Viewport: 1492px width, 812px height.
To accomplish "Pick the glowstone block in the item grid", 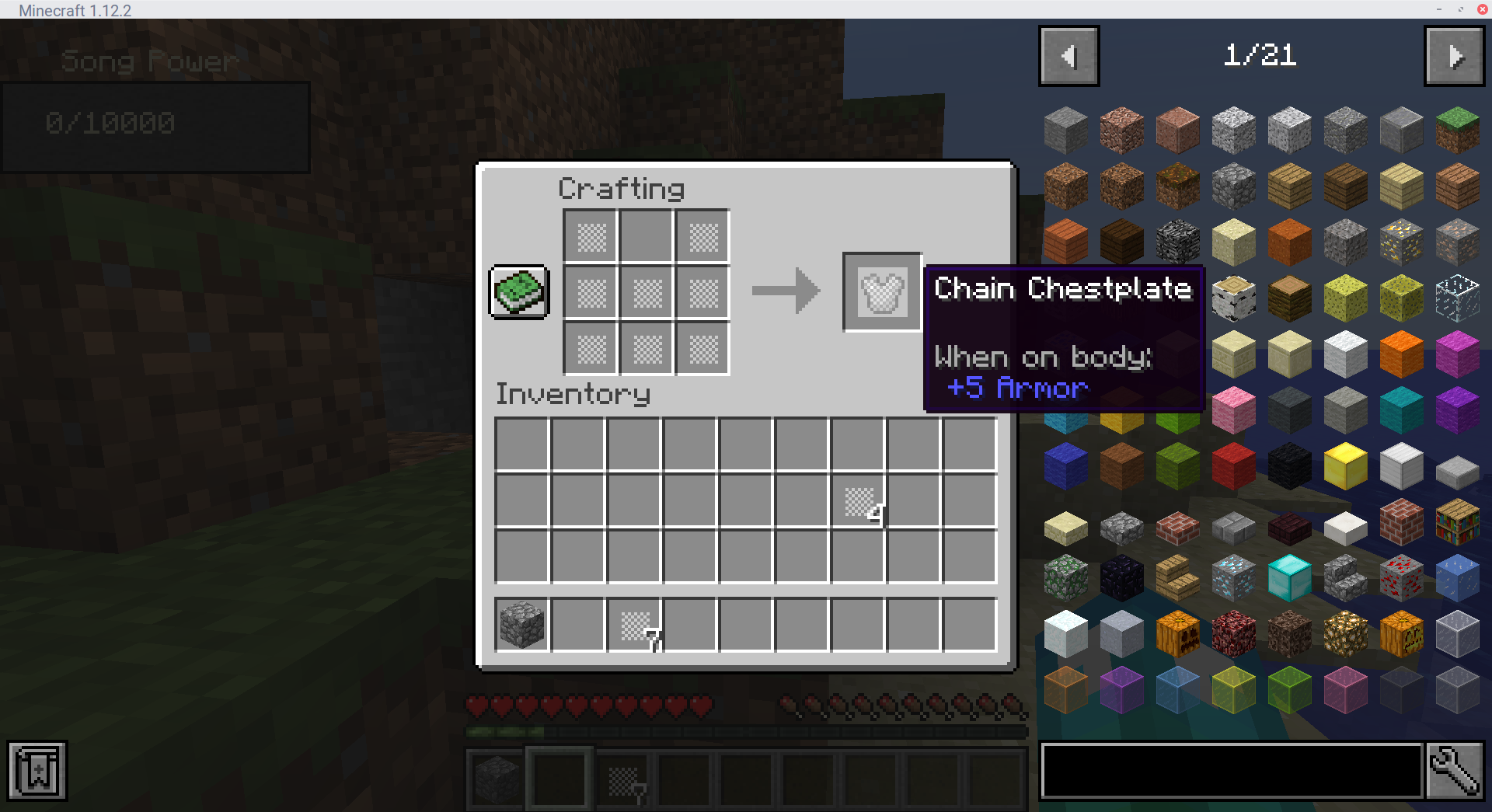I will tap(1345, 633).
